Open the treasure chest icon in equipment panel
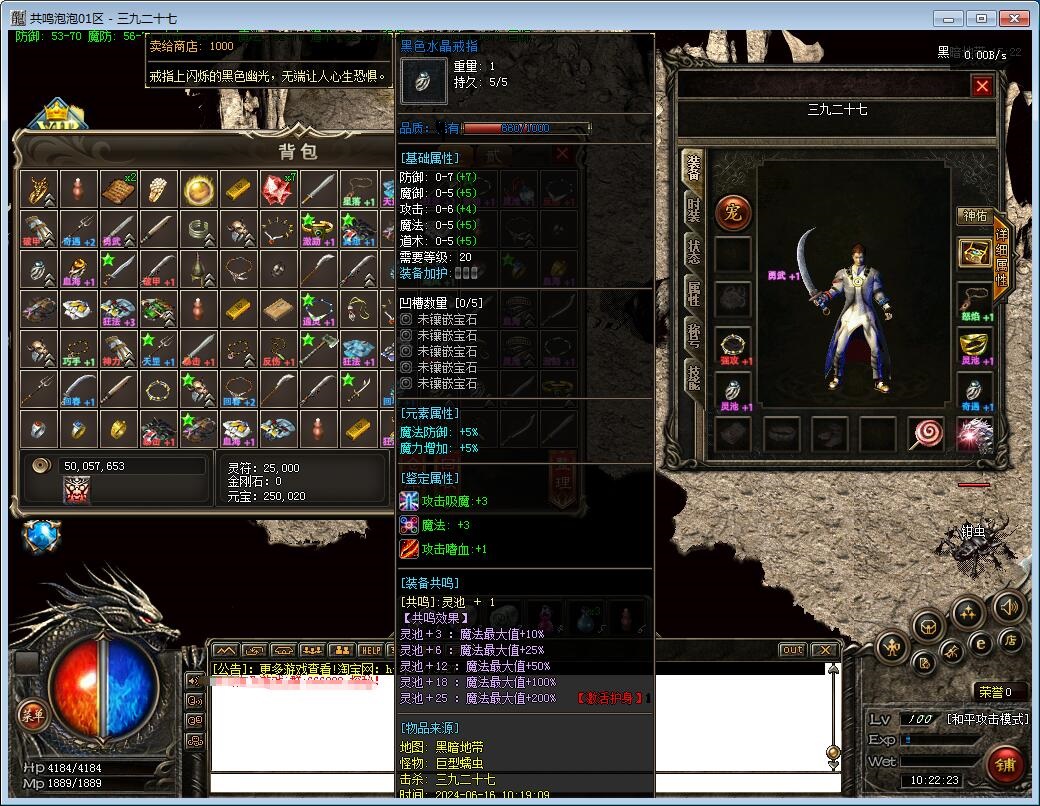Viewport: 1040px width, 806px height. tap(974, 253)
